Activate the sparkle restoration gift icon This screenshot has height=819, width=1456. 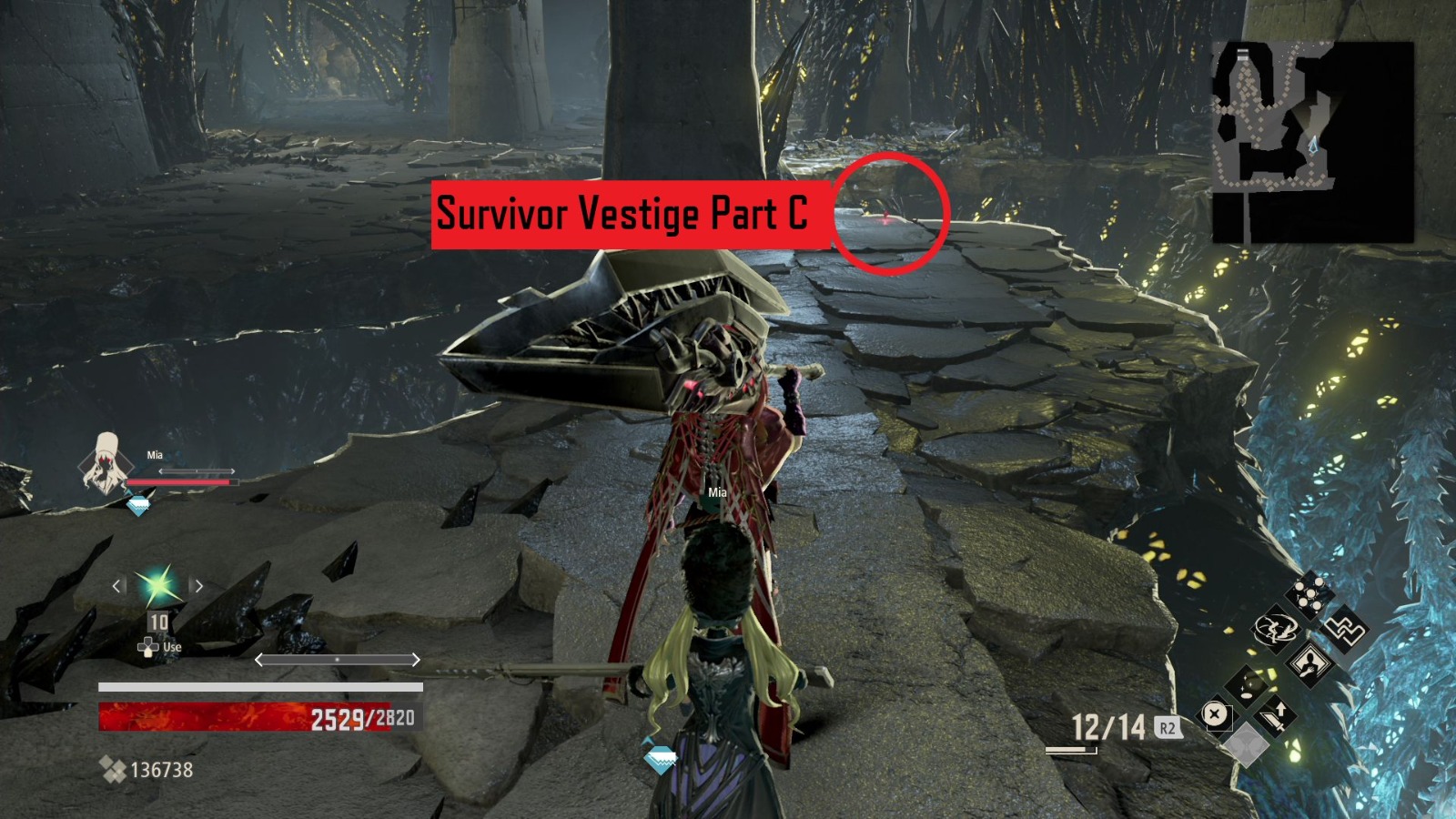(1247, 687)
